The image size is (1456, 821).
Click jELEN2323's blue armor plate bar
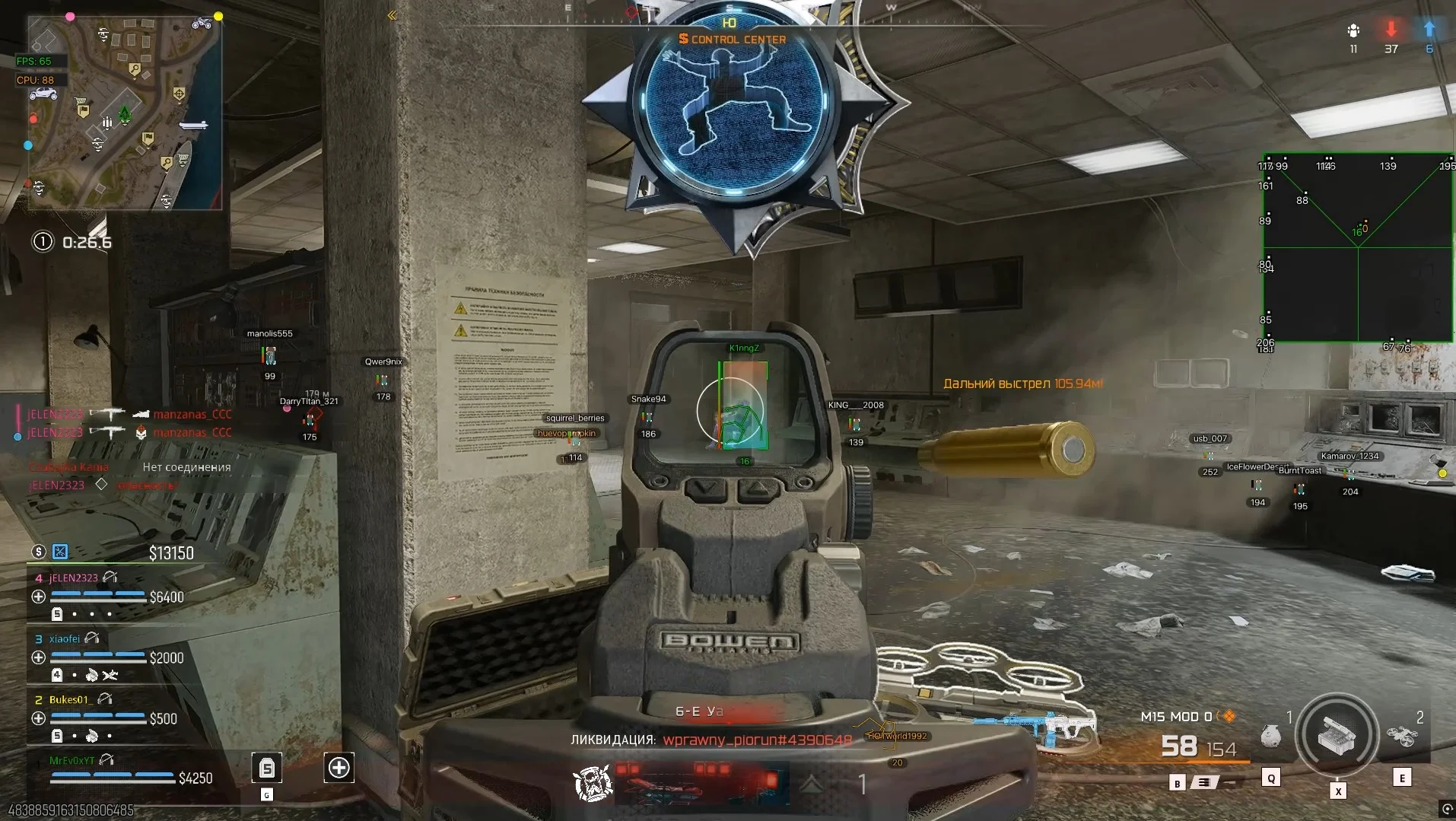(x=99, y=594)
